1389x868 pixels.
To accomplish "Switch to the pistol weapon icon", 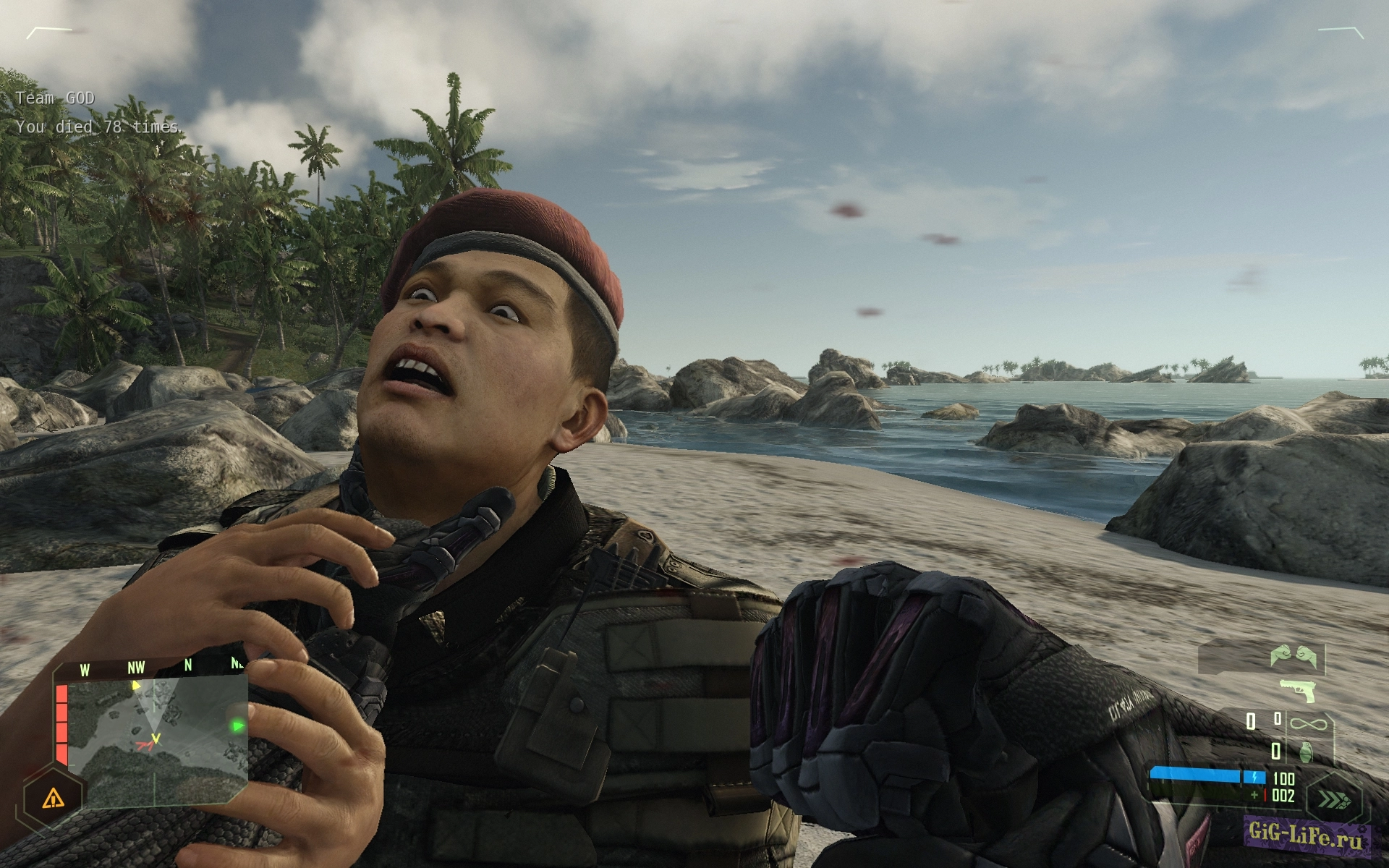I will (1298, 689).
